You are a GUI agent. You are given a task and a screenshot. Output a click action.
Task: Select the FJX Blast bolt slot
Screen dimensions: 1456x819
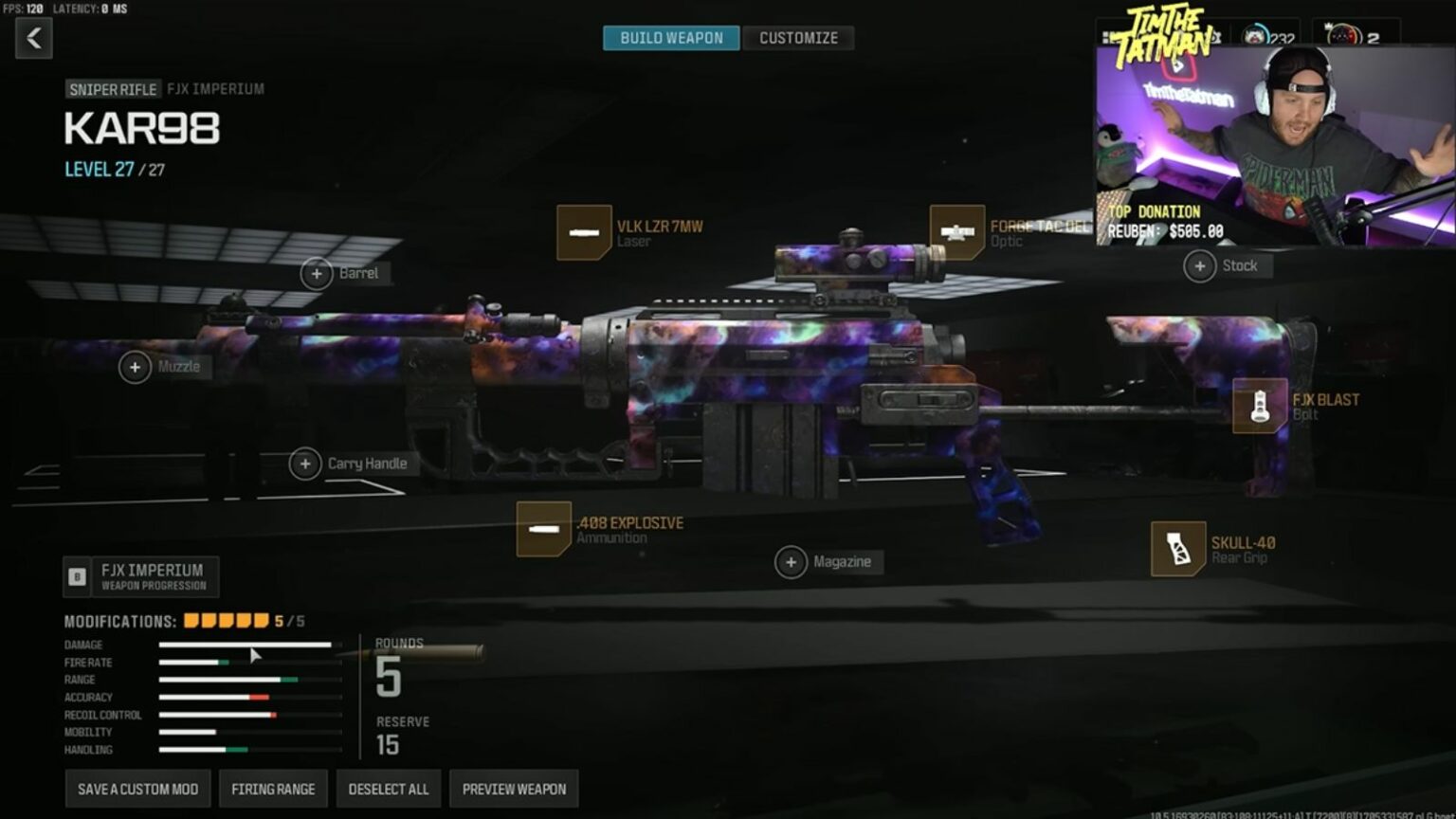[1260, 406]
